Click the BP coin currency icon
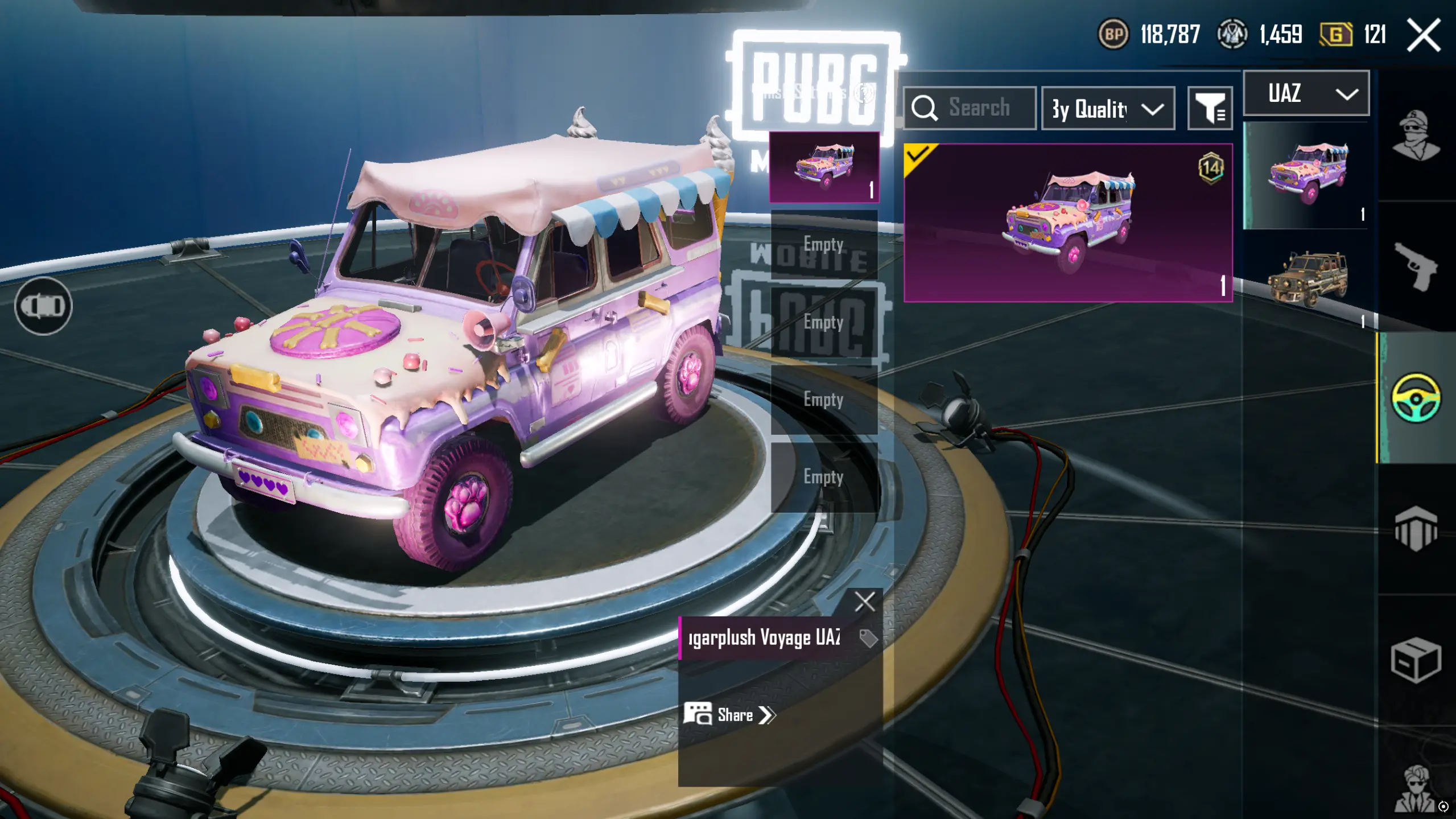 click(1113, 35)
